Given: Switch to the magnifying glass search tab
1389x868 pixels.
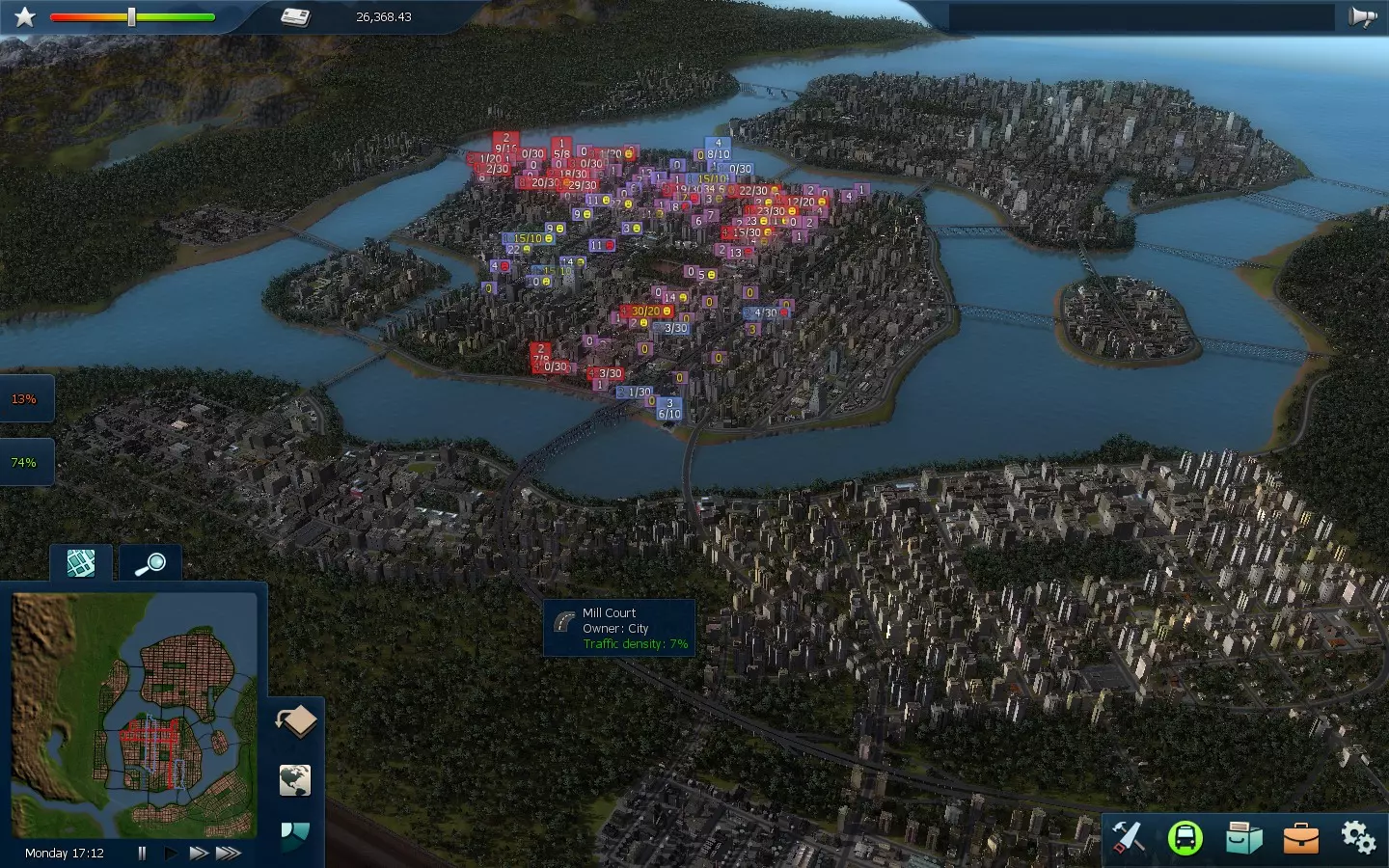Looking at the screenshot, I should pos(150,563).
